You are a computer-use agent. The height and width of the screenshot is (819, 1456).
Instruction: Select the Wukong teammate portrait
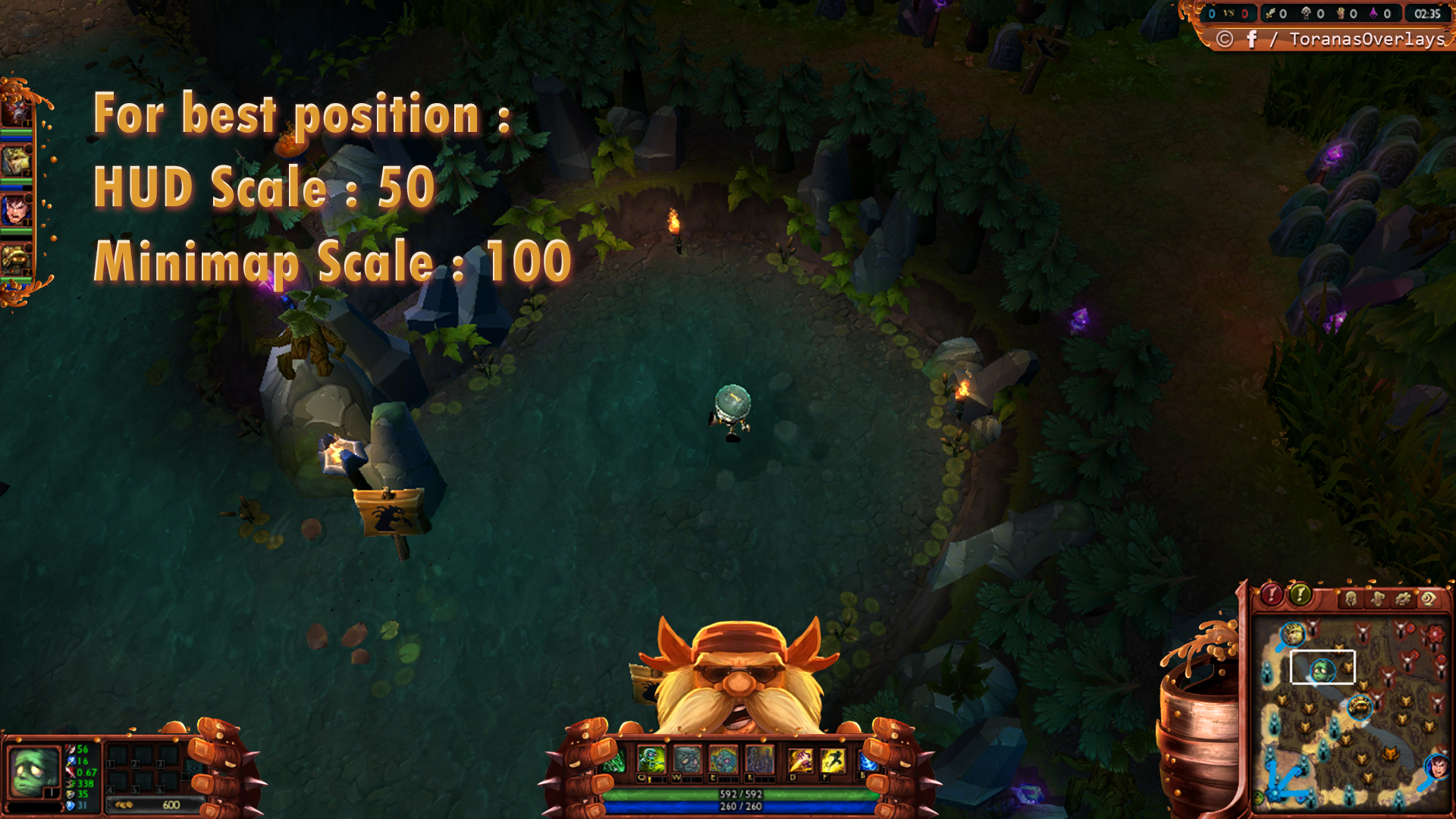[16, 161]
